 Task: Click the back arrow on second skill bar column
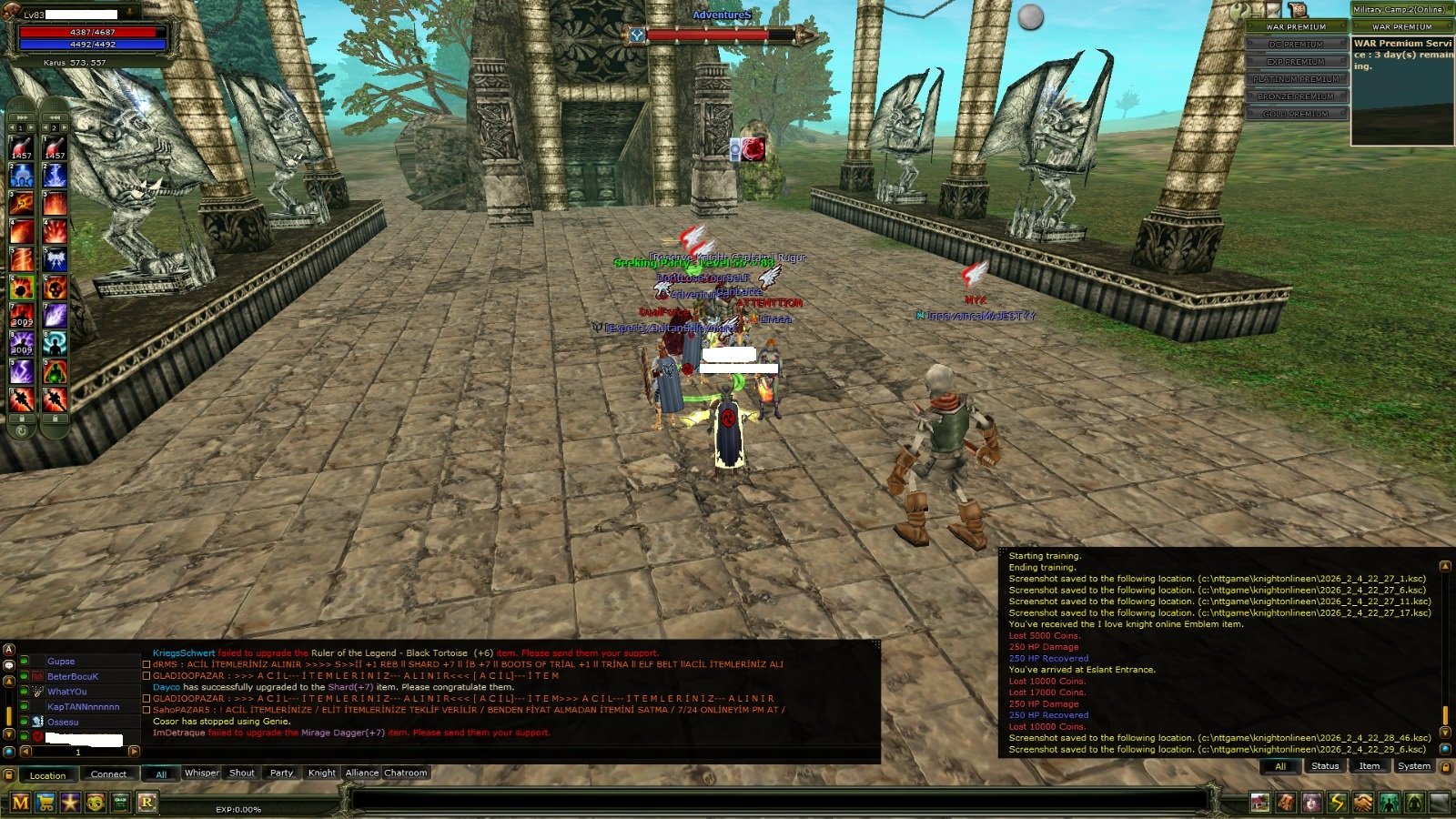[x=55, y=116]
